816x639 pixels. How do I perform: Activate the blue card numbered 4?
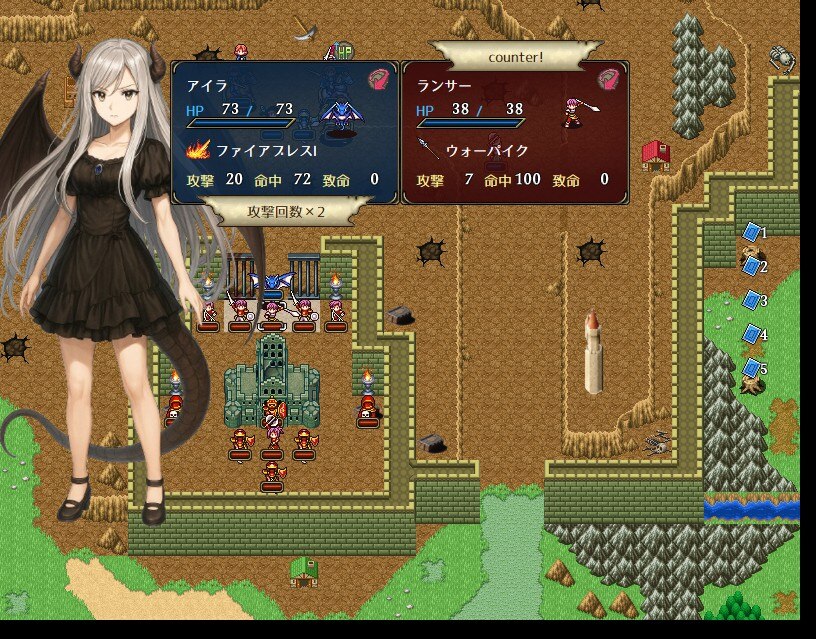(x=753, y=334)
